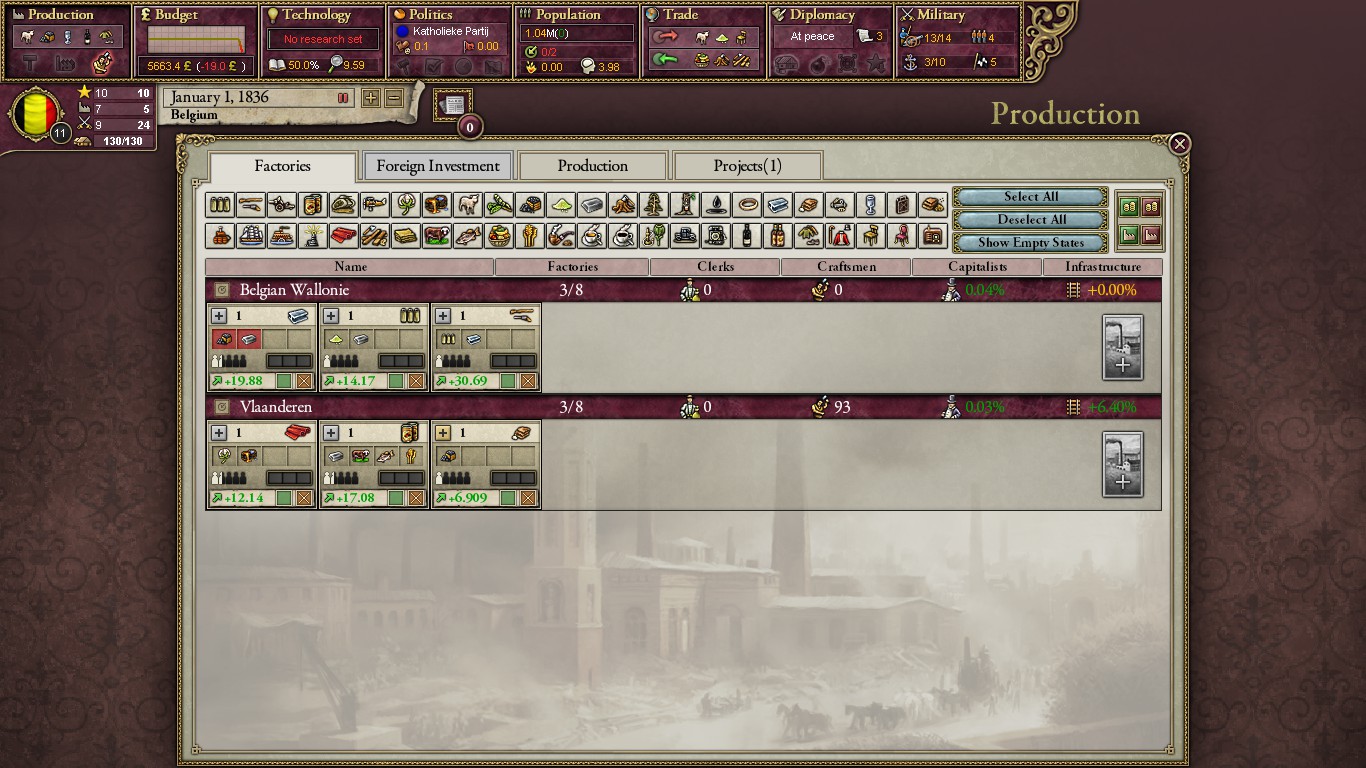This screenshot has height=768, width=1366.
Task: Pause the game using the date bar button
Action: (344, 97)
